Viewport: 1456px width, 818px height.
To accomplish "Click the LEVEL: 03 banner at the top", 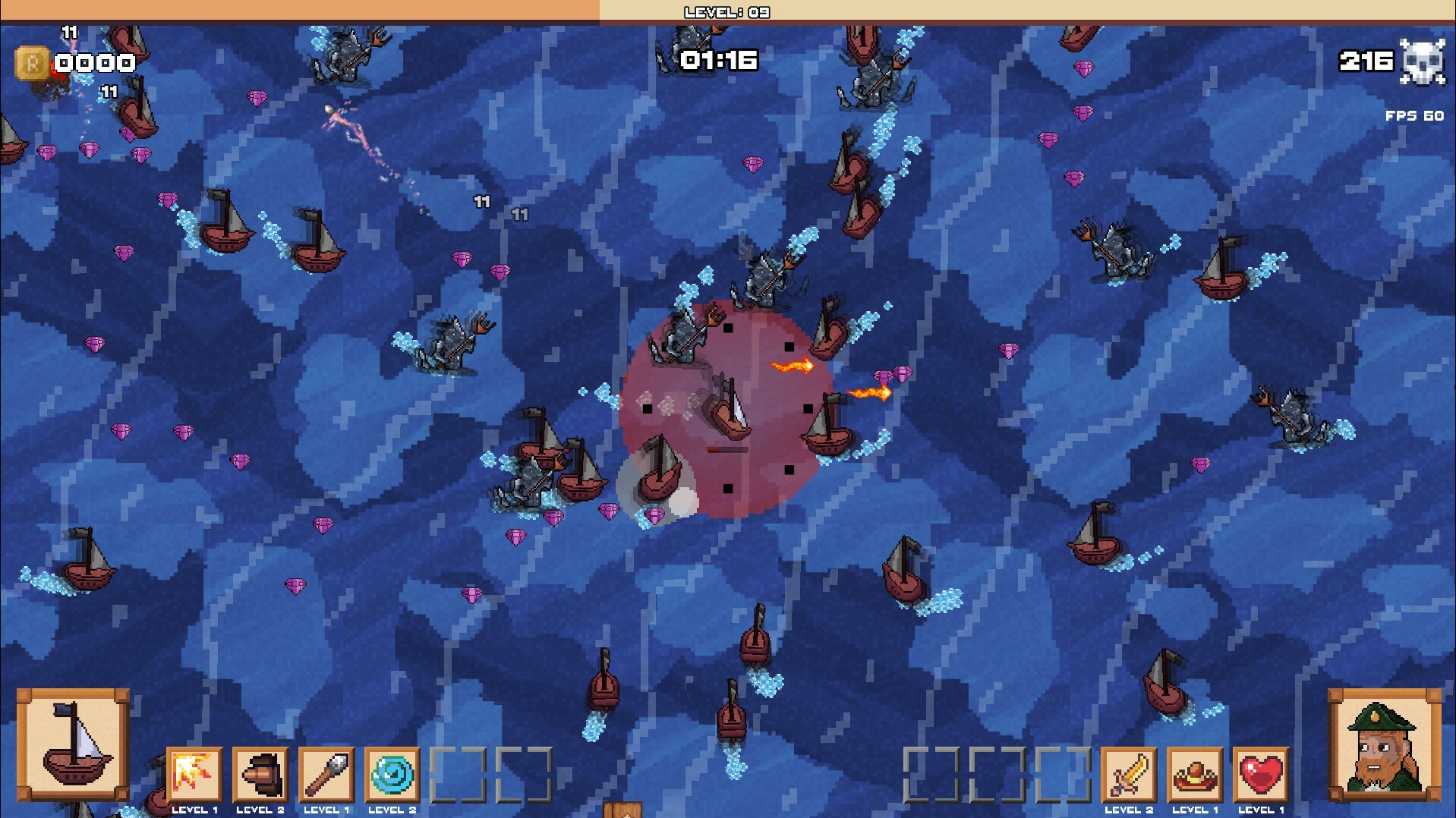I will [x=726, y=12].
